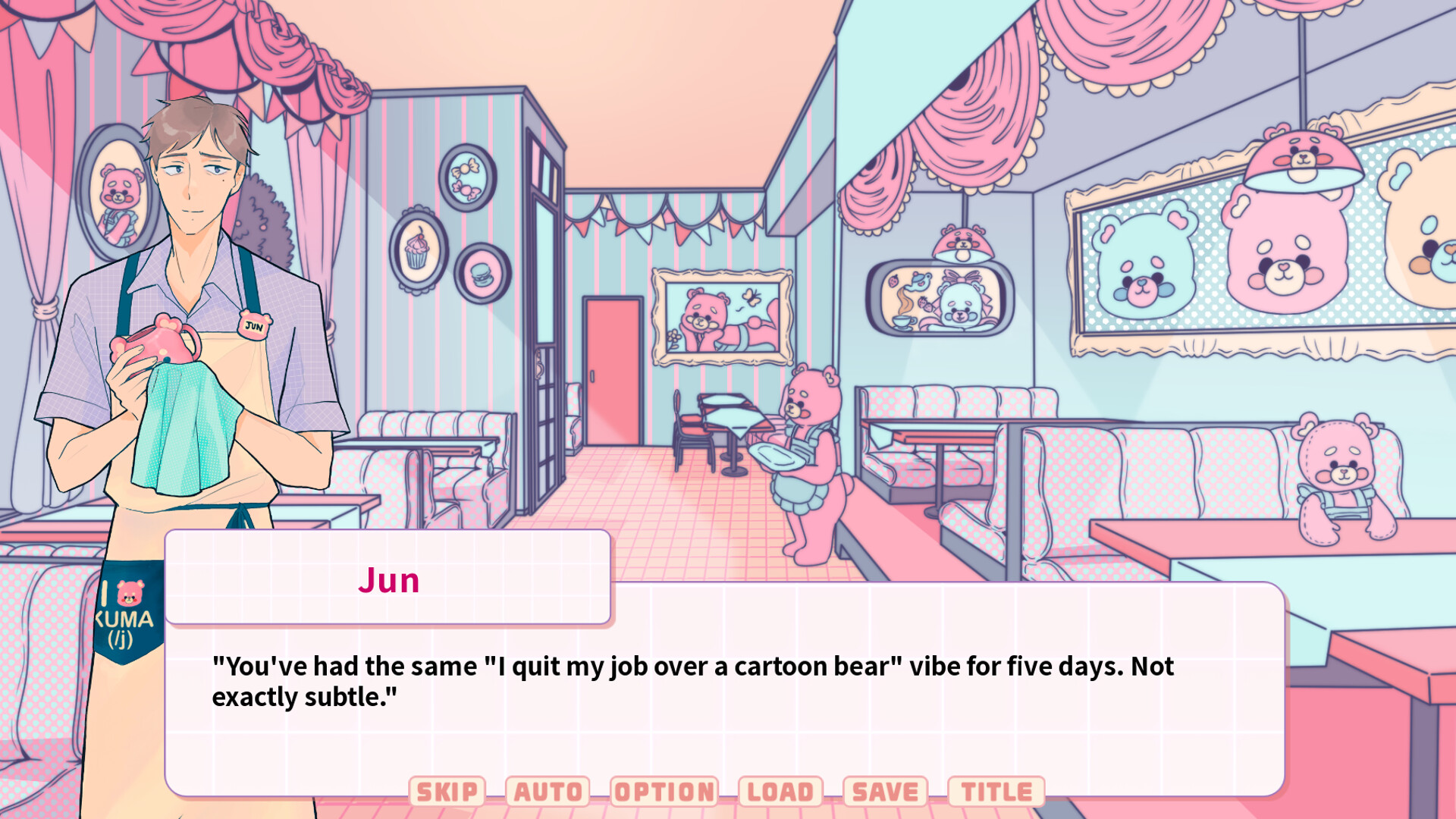Save your current progress
This screenshot has width=1456, height=819.
(884, 790)
